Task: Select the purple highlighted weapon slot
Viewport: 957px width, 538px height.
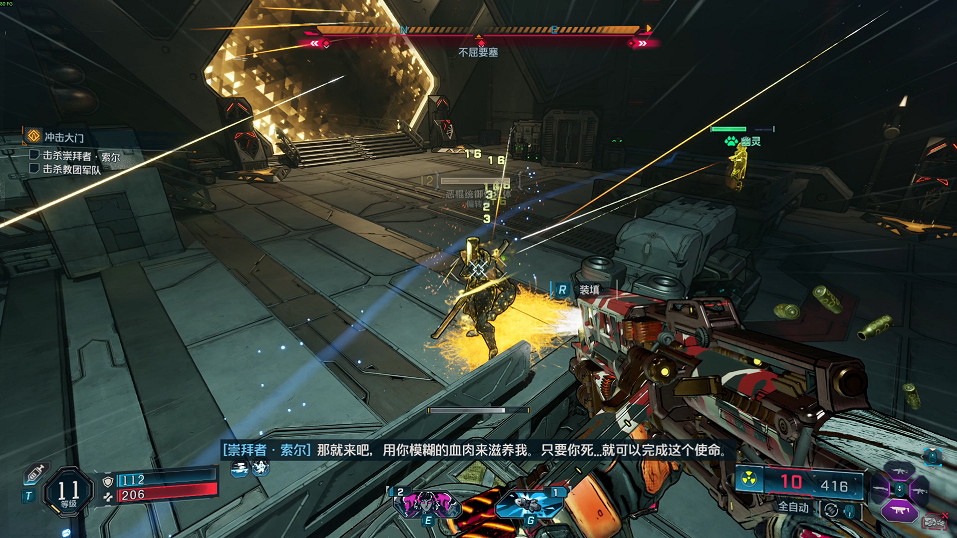Action: click(x=897, y=510)
